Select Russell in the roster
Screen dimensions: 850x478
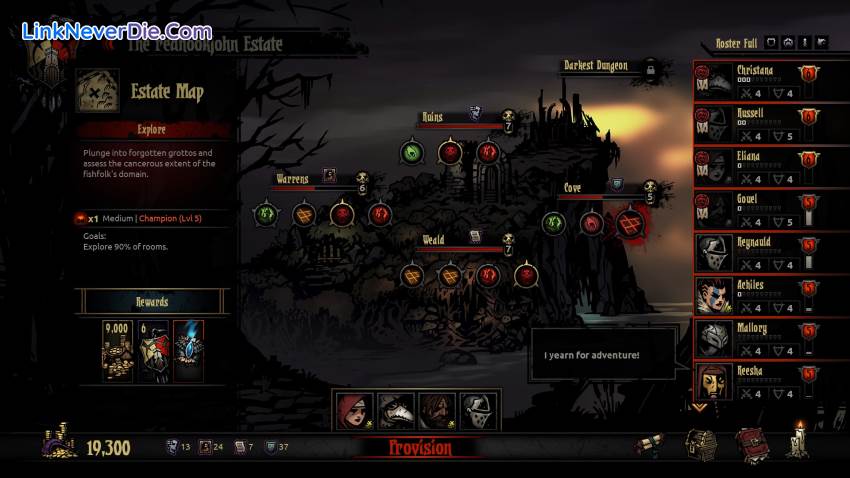[760, 124]
